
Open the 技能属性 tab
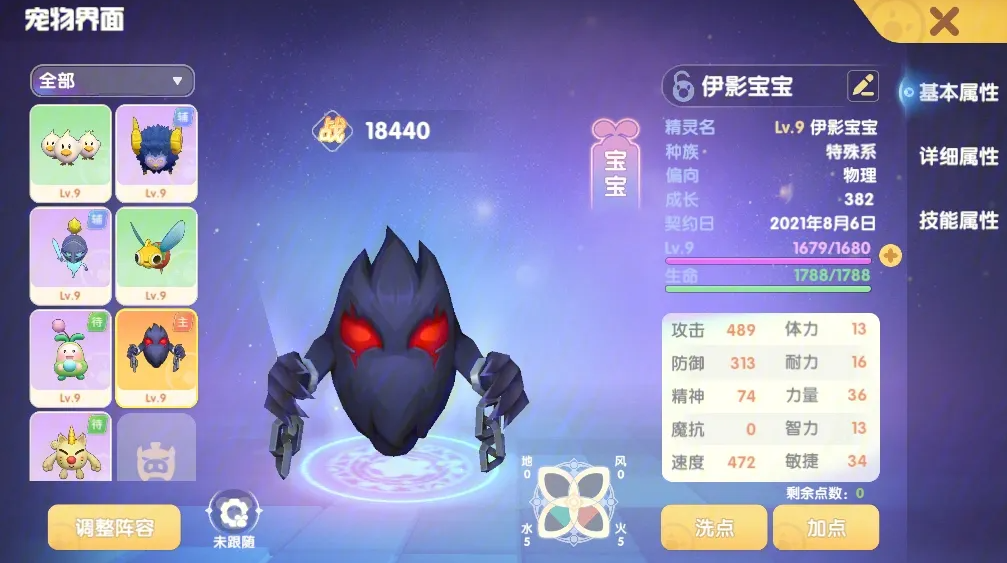pos(958,220)
